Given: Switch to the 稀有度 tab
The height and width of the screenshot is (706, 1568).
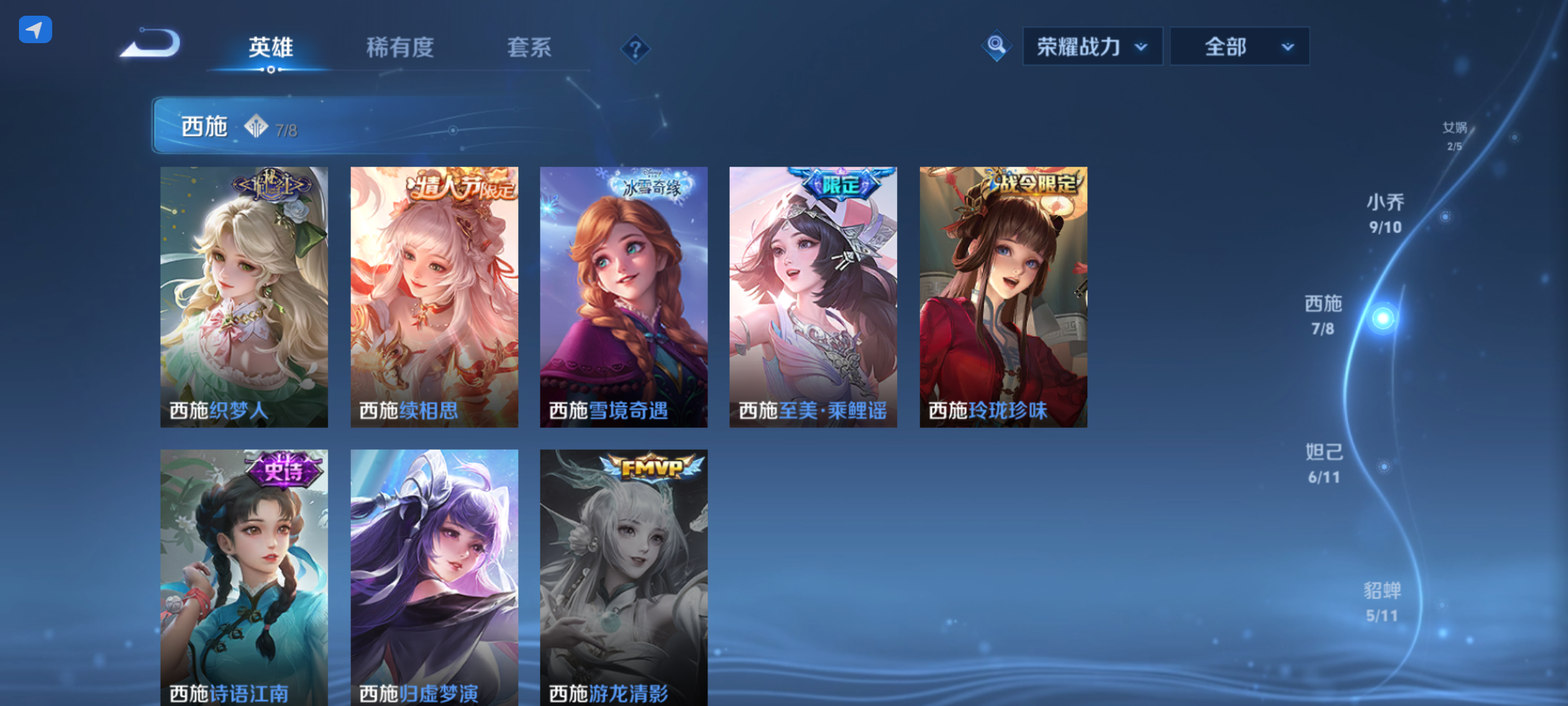Looking at the screenshot, I should point(400,48).
